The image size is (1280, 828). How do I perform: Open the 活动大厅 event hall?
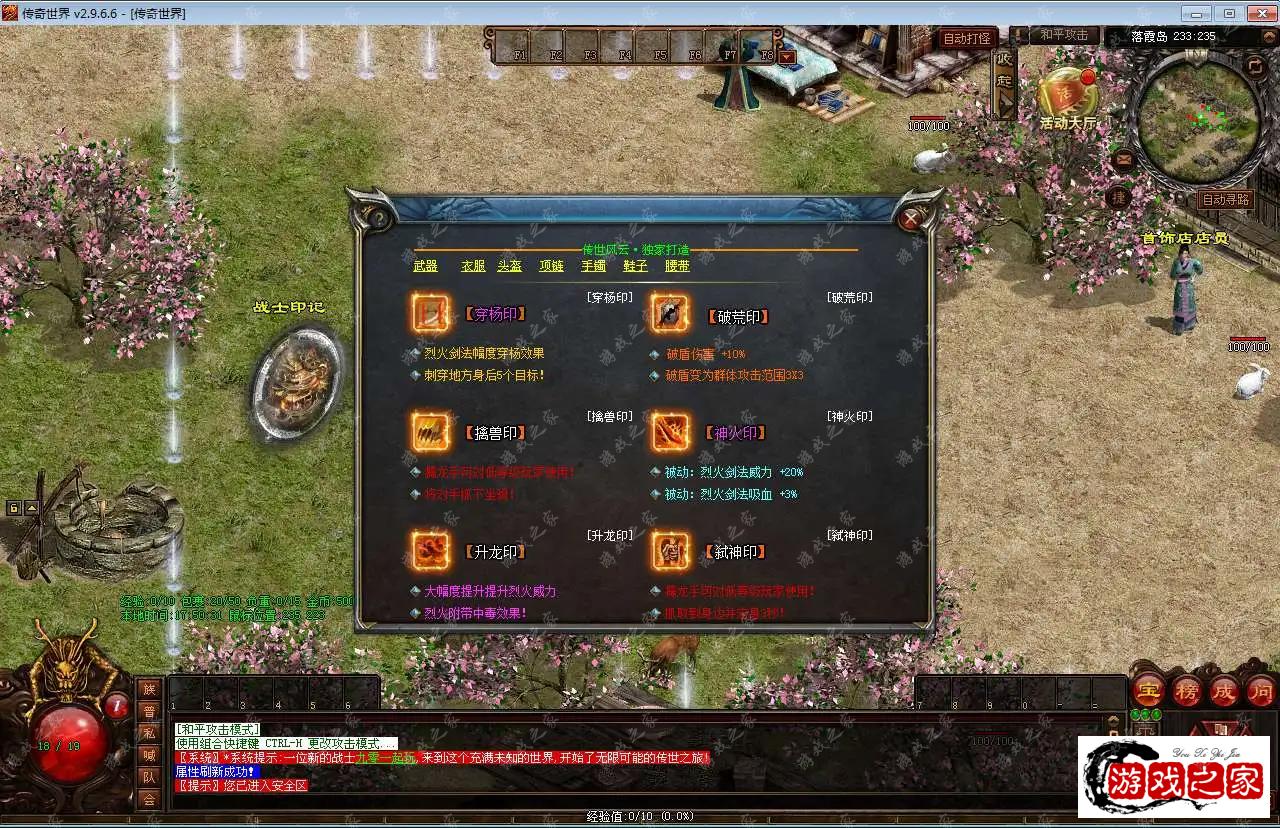tap(1067, 98)
